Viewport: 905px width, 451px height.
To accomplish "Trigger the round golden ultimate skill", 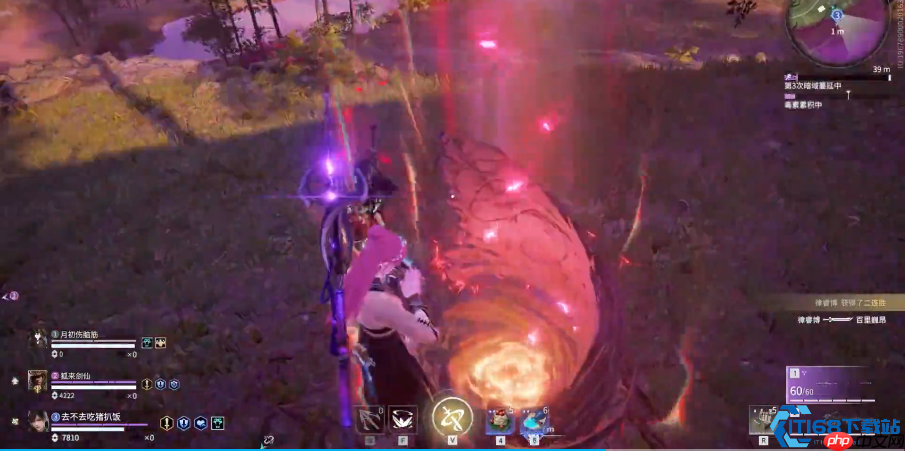I will tap(453, 416).
